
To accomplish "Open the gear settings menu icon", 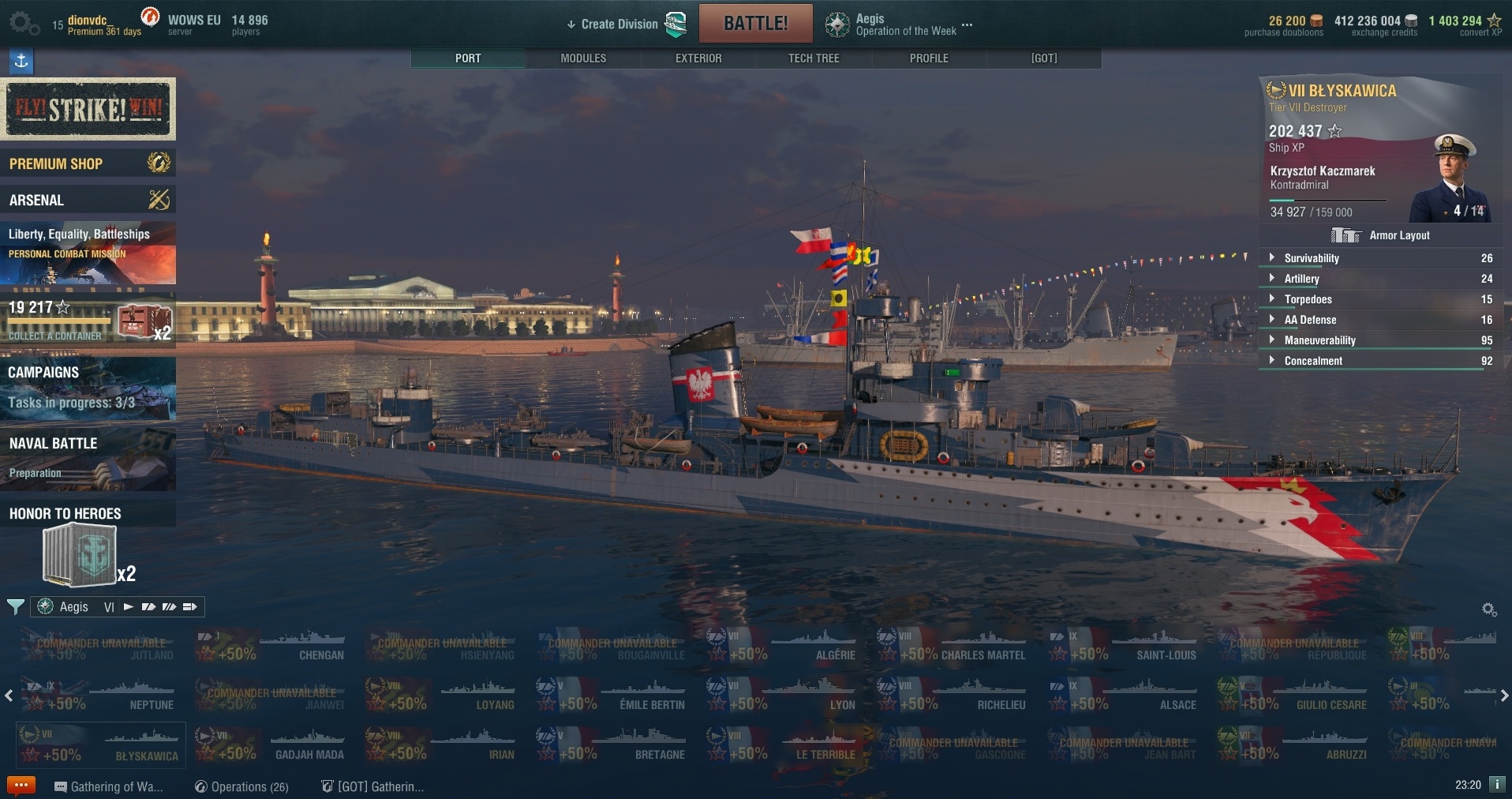I will point(23,23).
